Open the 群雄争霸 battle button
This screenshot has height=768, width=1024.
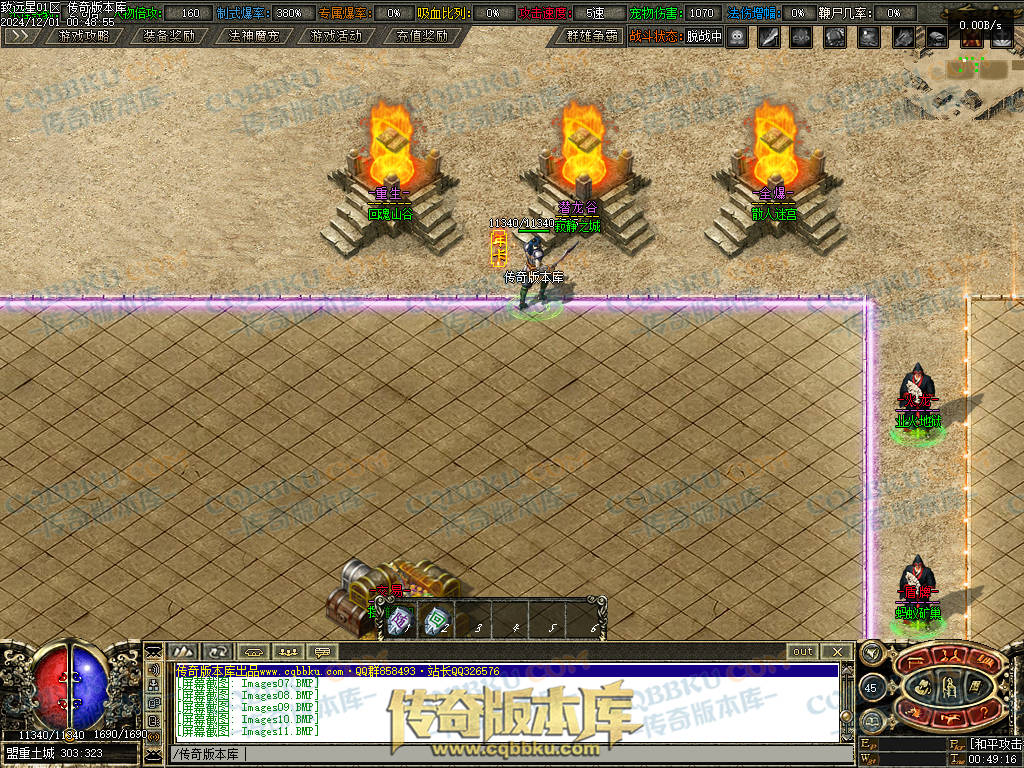[592, 36]
